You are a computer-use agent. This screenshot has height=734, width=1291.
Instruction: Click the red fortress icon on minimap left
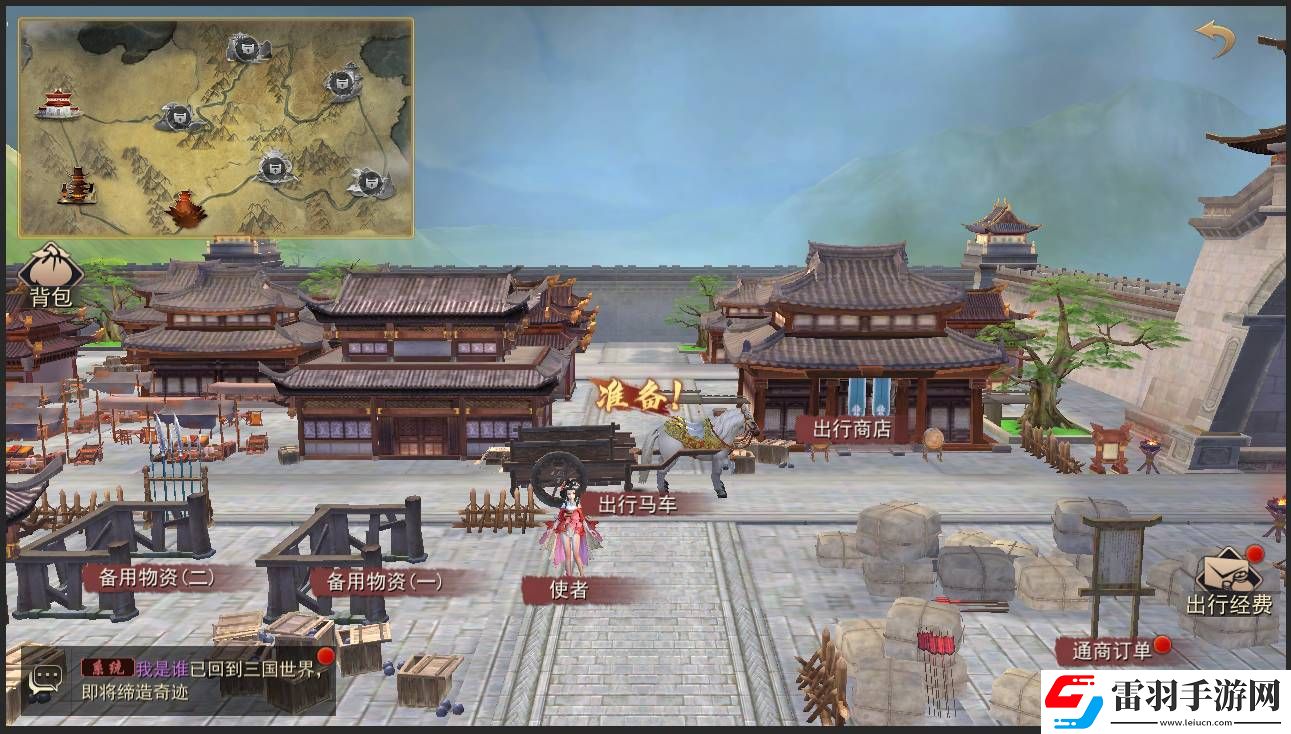point(58,103)
